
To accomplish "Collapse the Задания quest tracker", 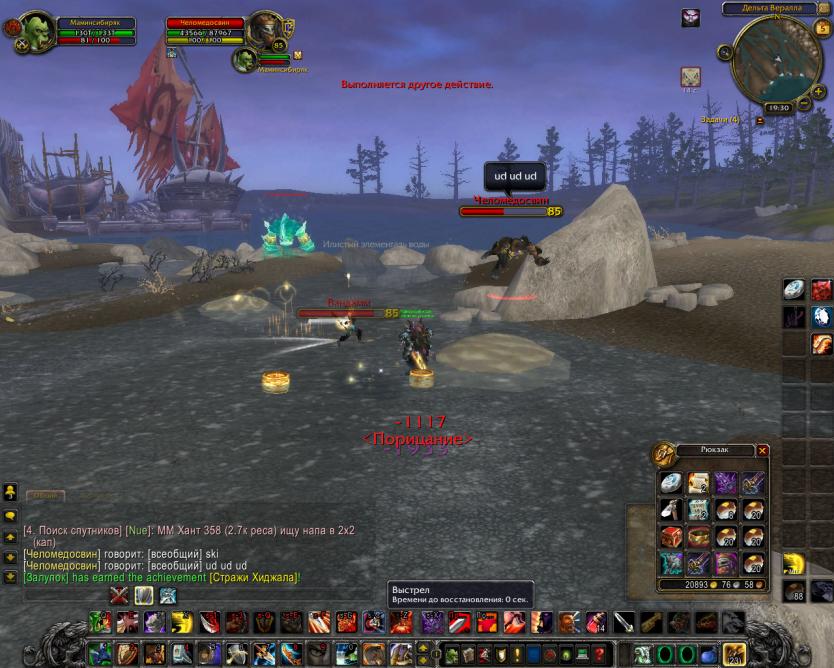I will [x=760, y=120].
